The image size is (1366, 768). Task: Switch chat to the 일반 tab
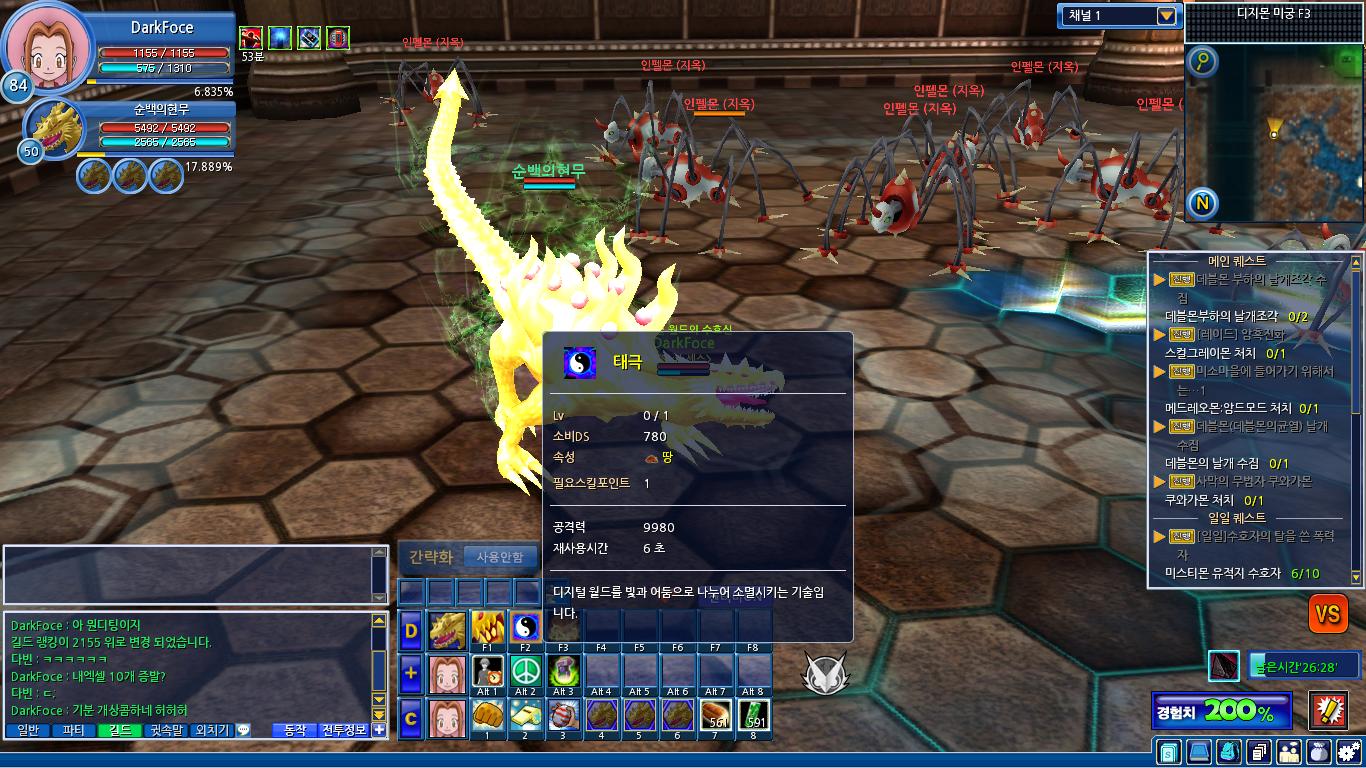28,731
